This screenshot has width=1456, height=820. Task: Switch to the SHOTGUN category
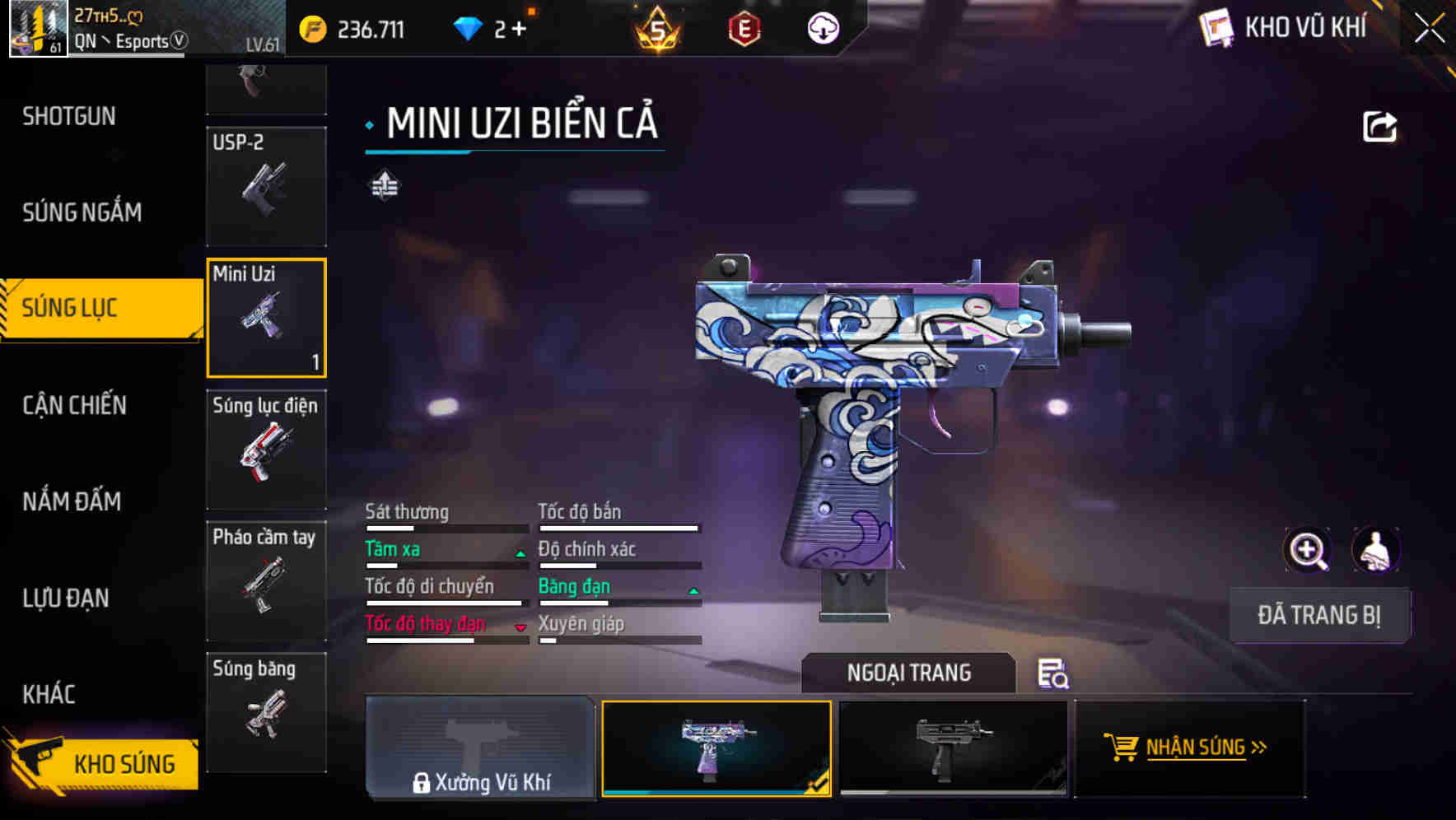pos(69,116)
